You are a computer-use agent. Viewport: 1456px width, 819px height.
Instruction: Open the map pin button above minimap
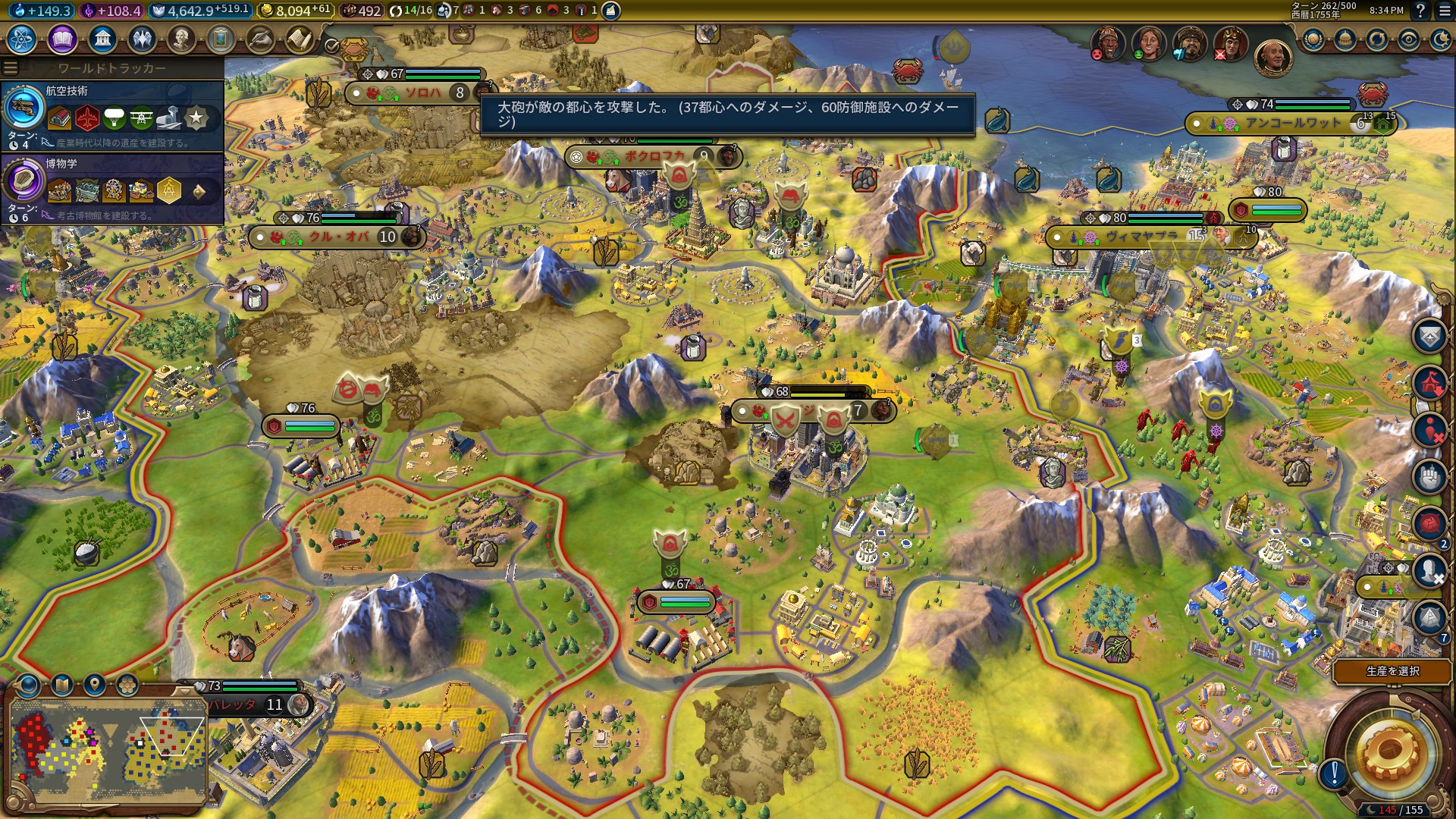94,686
